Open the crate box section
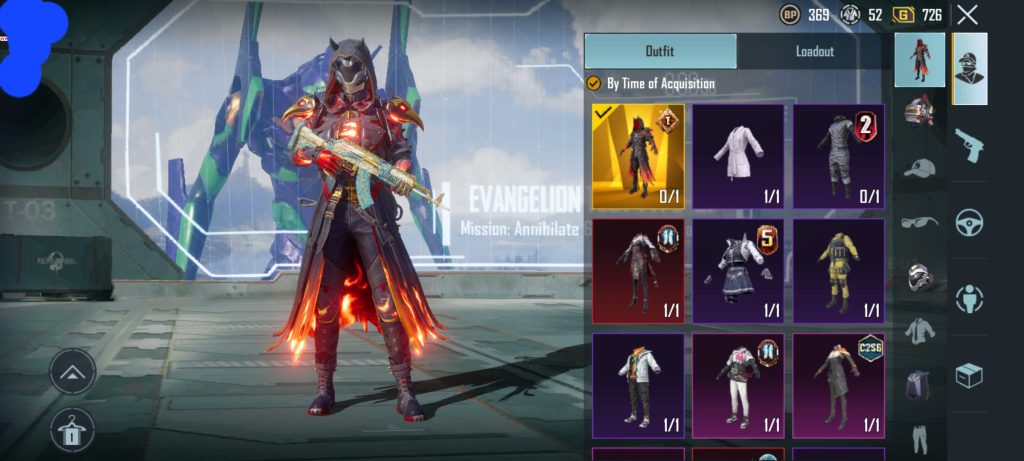Viewport: 1024px width, 461px height. tap(969, 375)
